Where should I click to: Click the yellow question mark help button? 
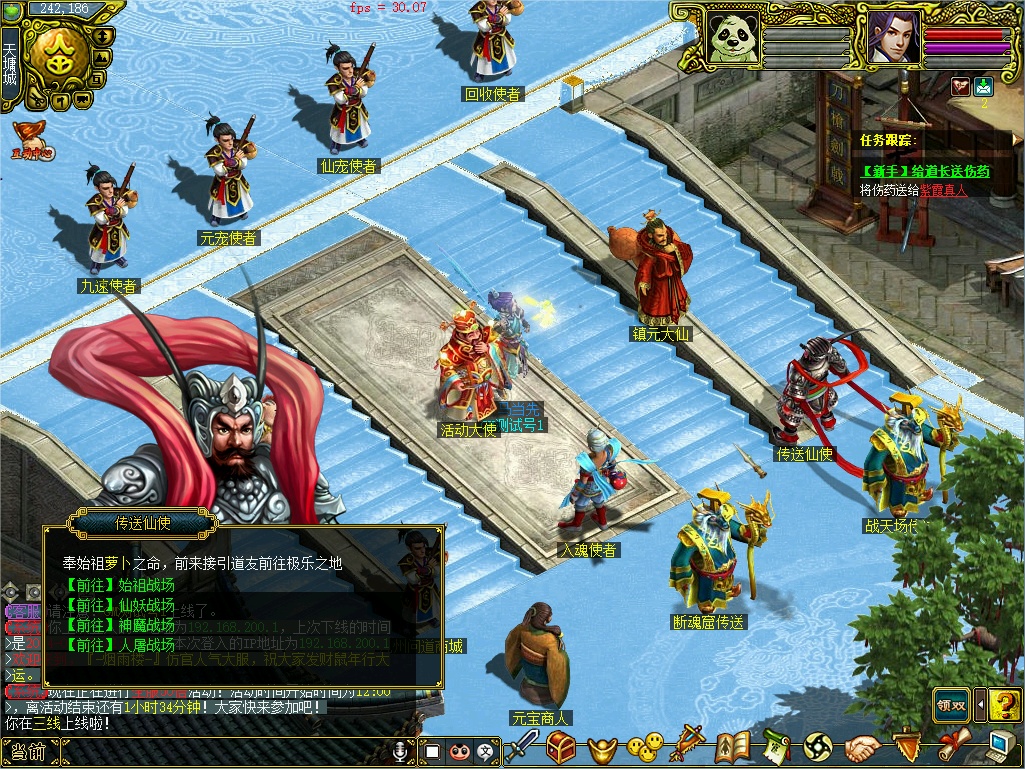click(x=1006, y=704)
